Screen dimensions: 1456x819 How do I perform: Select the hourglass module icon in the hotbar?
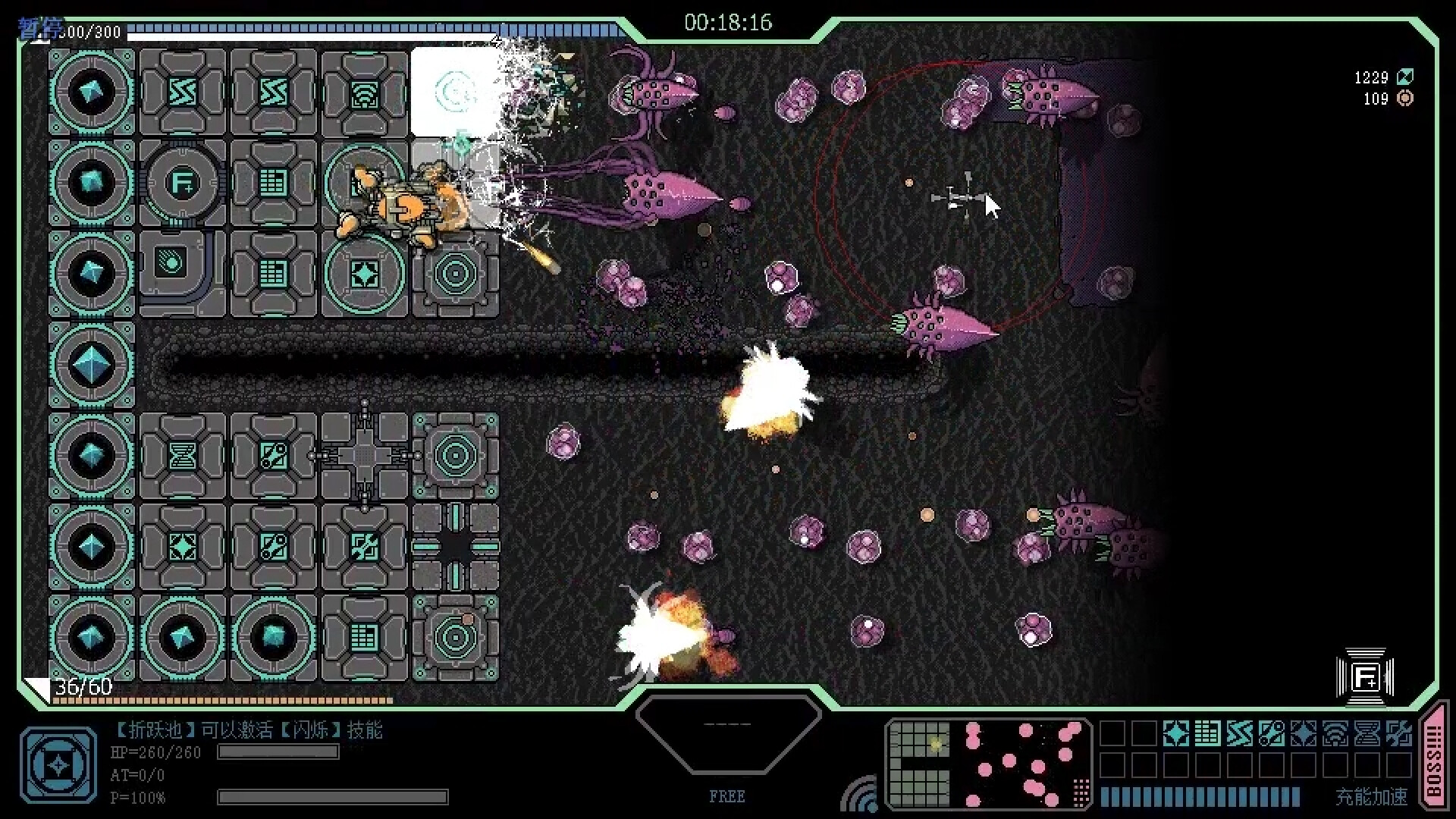tap(1367, 733)
